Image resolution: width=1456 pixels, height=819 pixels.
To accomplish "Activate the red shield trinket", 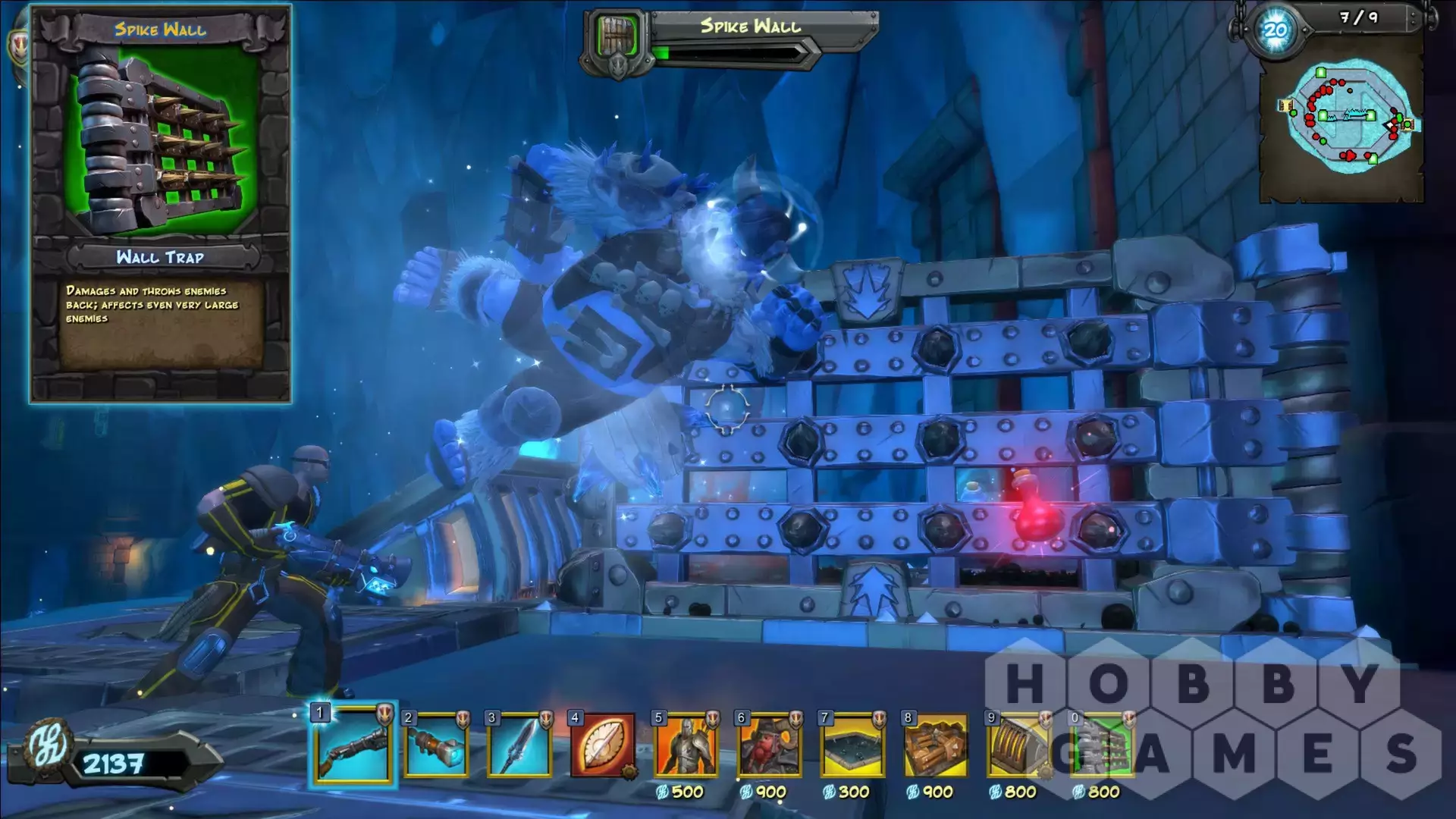I will tap(603, 745).
